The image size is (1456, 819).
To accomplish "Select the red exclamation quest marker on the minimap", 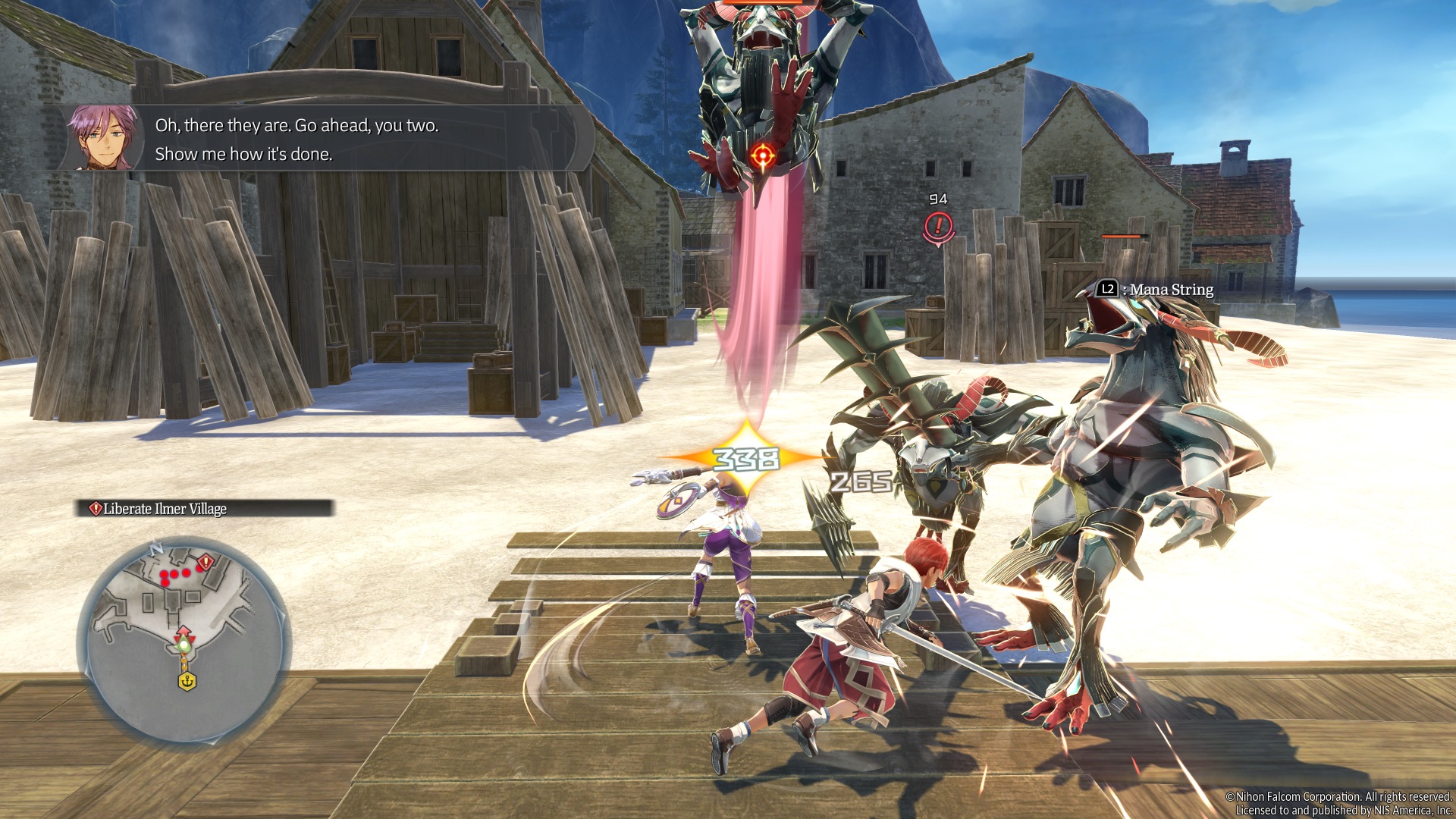I will click(206, 563).
